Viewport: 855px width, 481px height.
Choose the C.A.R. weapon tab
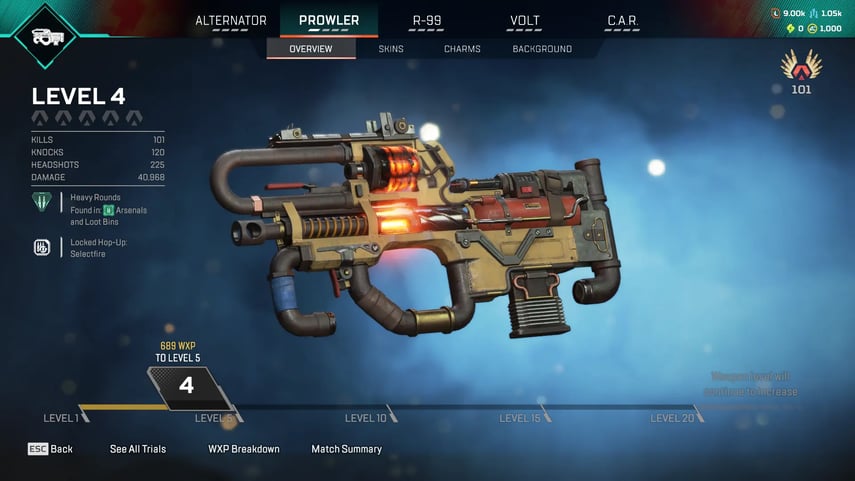[x=623, y=21]
